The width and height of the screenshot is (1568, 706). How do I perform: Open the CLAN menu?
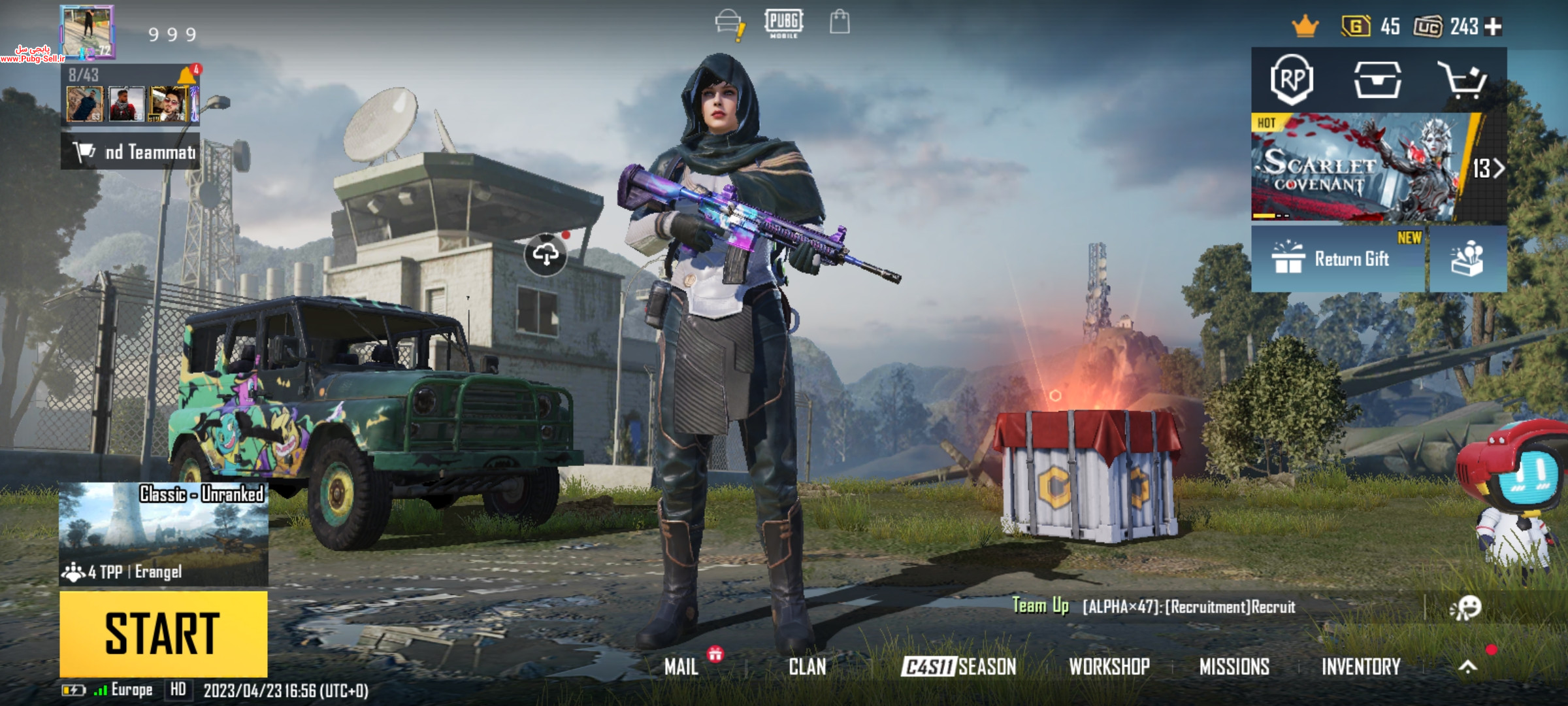(x=807, y=666)
